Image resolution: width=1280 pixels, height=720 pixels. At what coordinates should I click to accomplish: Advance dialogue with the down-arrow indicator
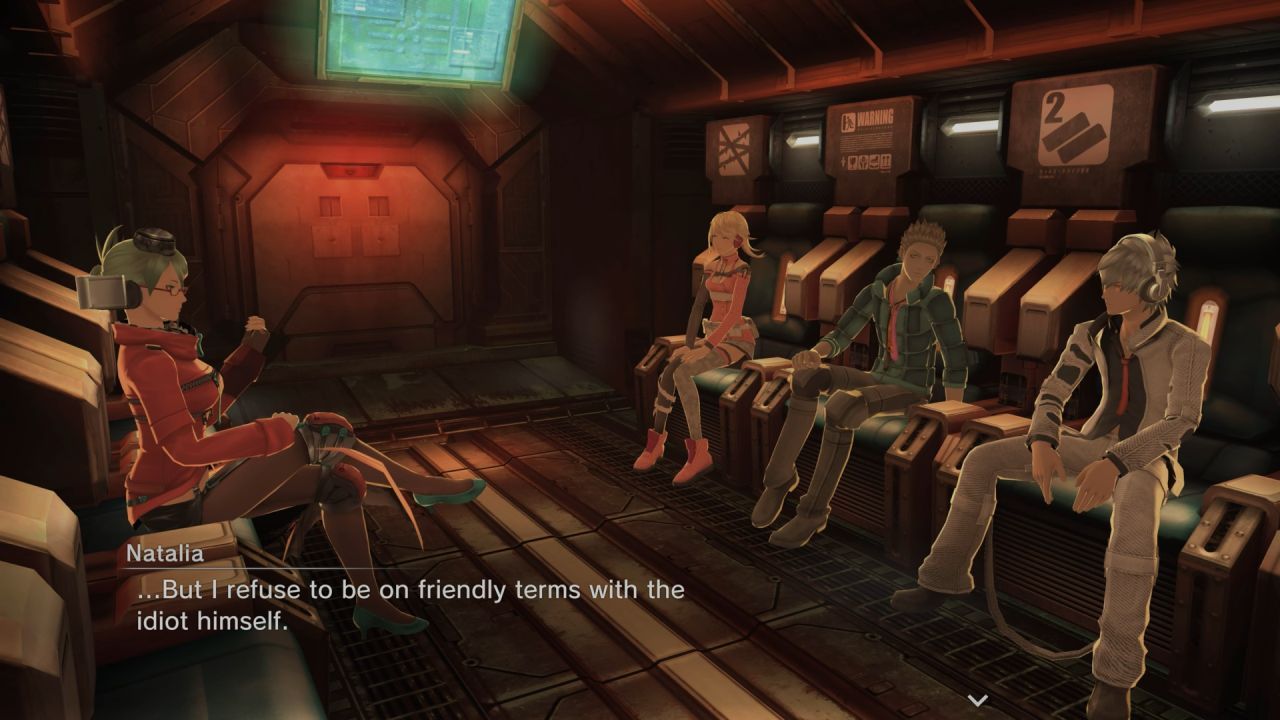(978, 700)
